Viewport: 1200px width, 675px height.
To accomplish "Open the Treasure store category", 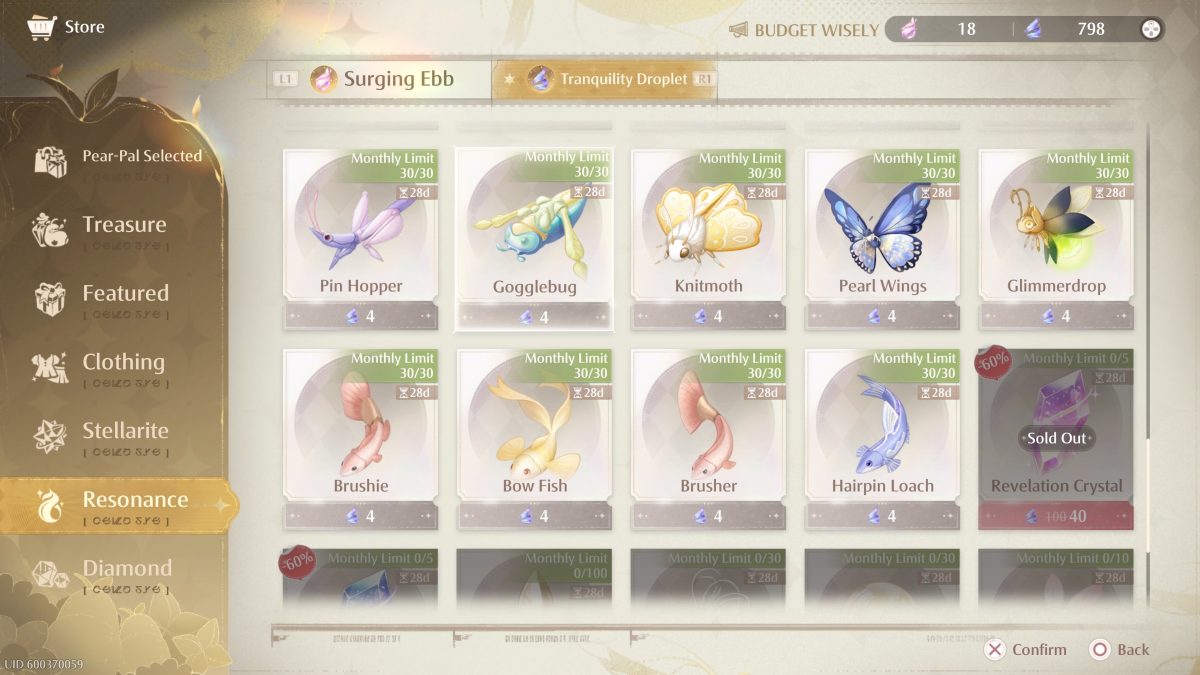I will 123,225.
